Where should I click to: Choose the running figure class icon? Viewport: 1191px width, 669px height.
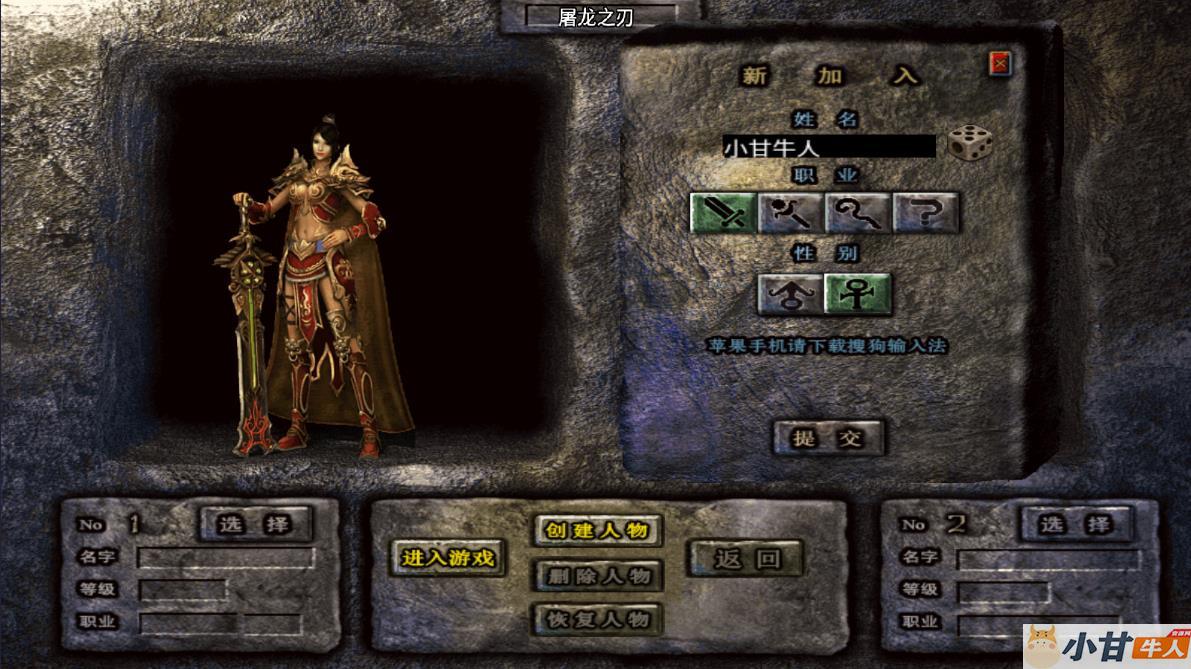pyautogui.click(x=791, y=212)
